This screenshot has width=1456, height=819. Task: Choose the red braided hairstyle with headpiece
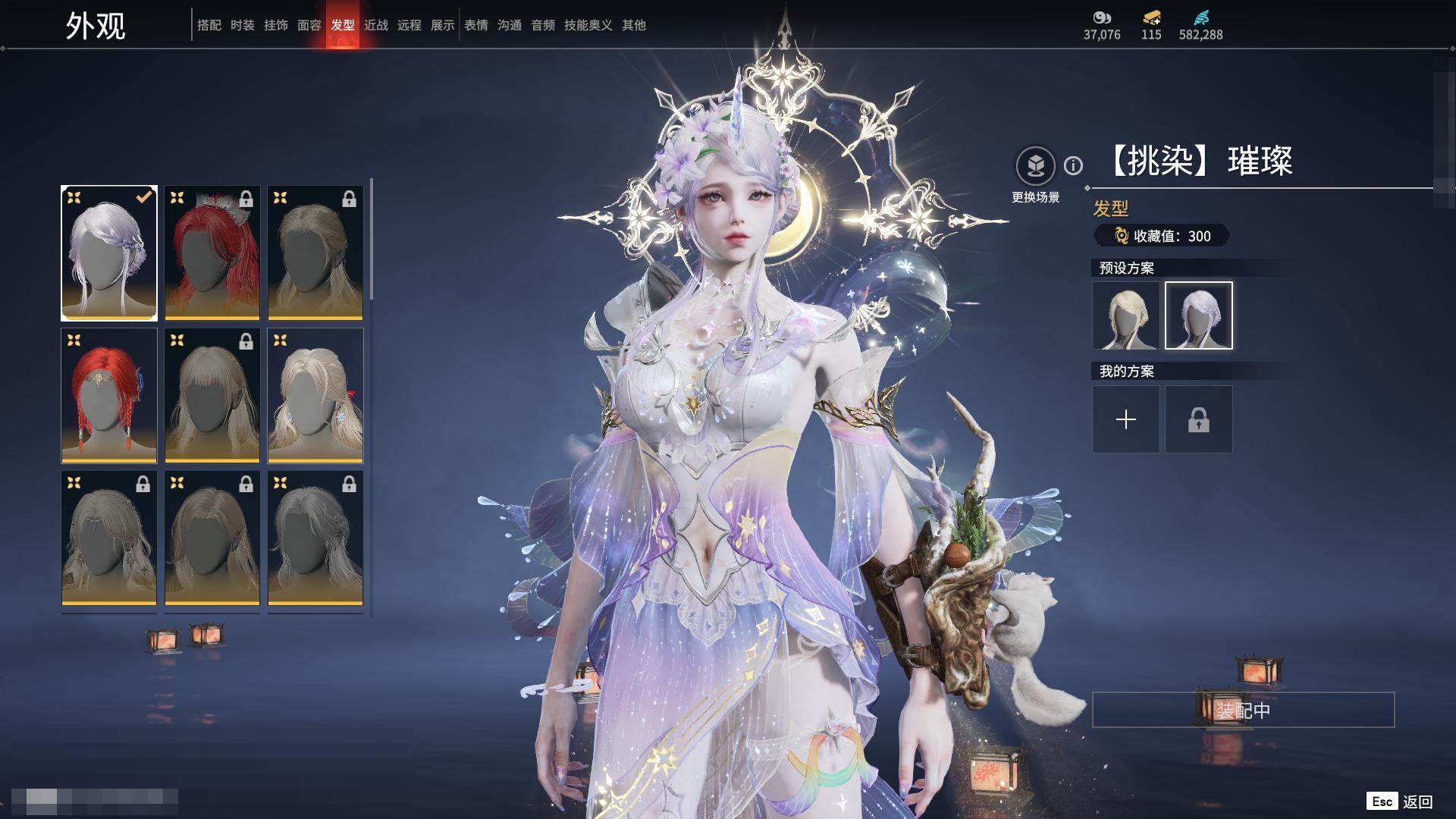(109, 396)
